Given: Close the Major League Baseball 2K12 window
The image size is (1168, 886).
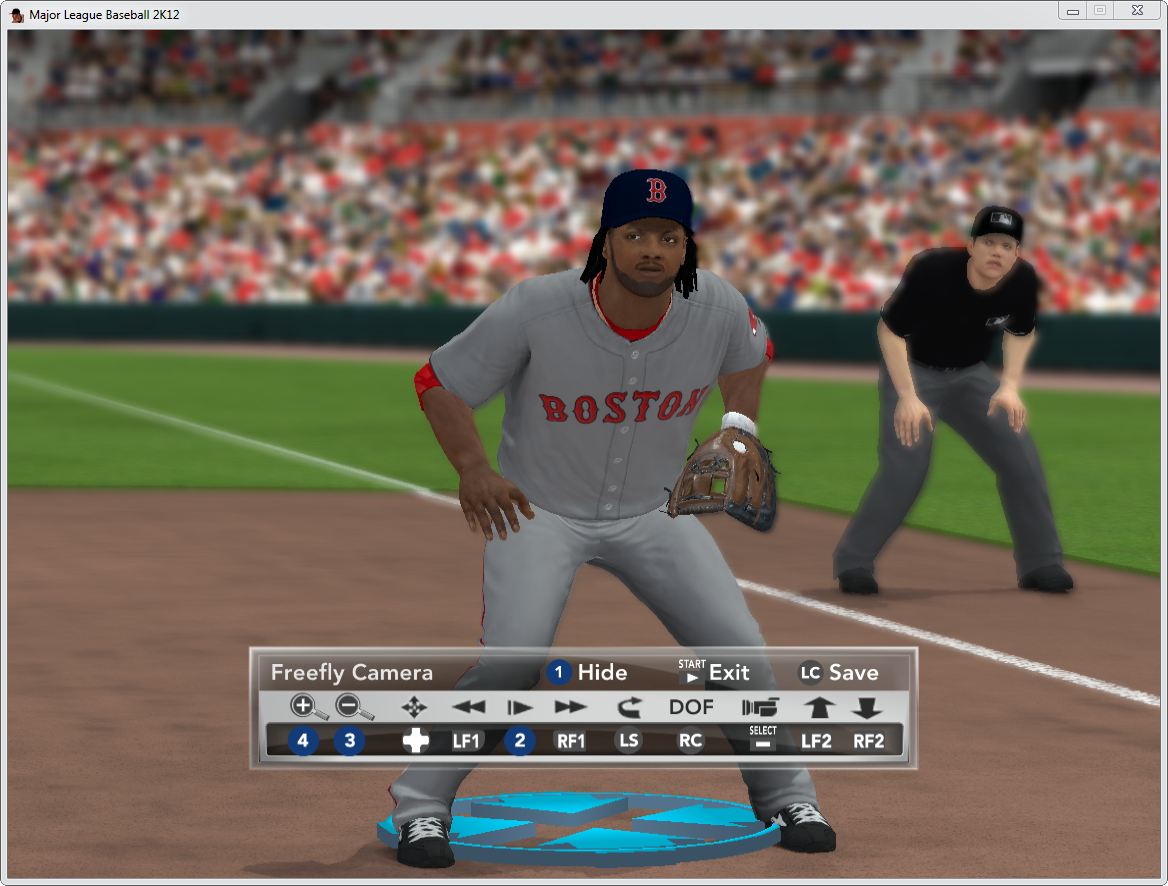Looking at the screenshot, I should (x=1136, y=11).
